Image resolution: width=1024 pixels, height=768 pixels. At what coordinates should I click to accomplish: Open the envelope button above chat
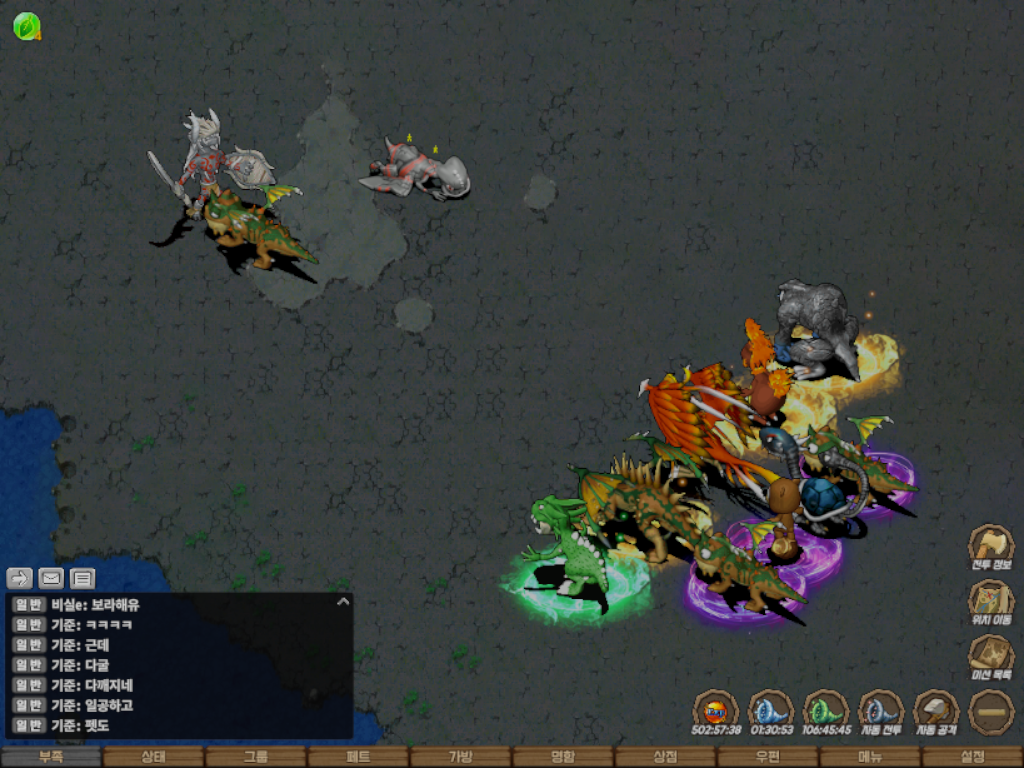[x=51, y=578]
